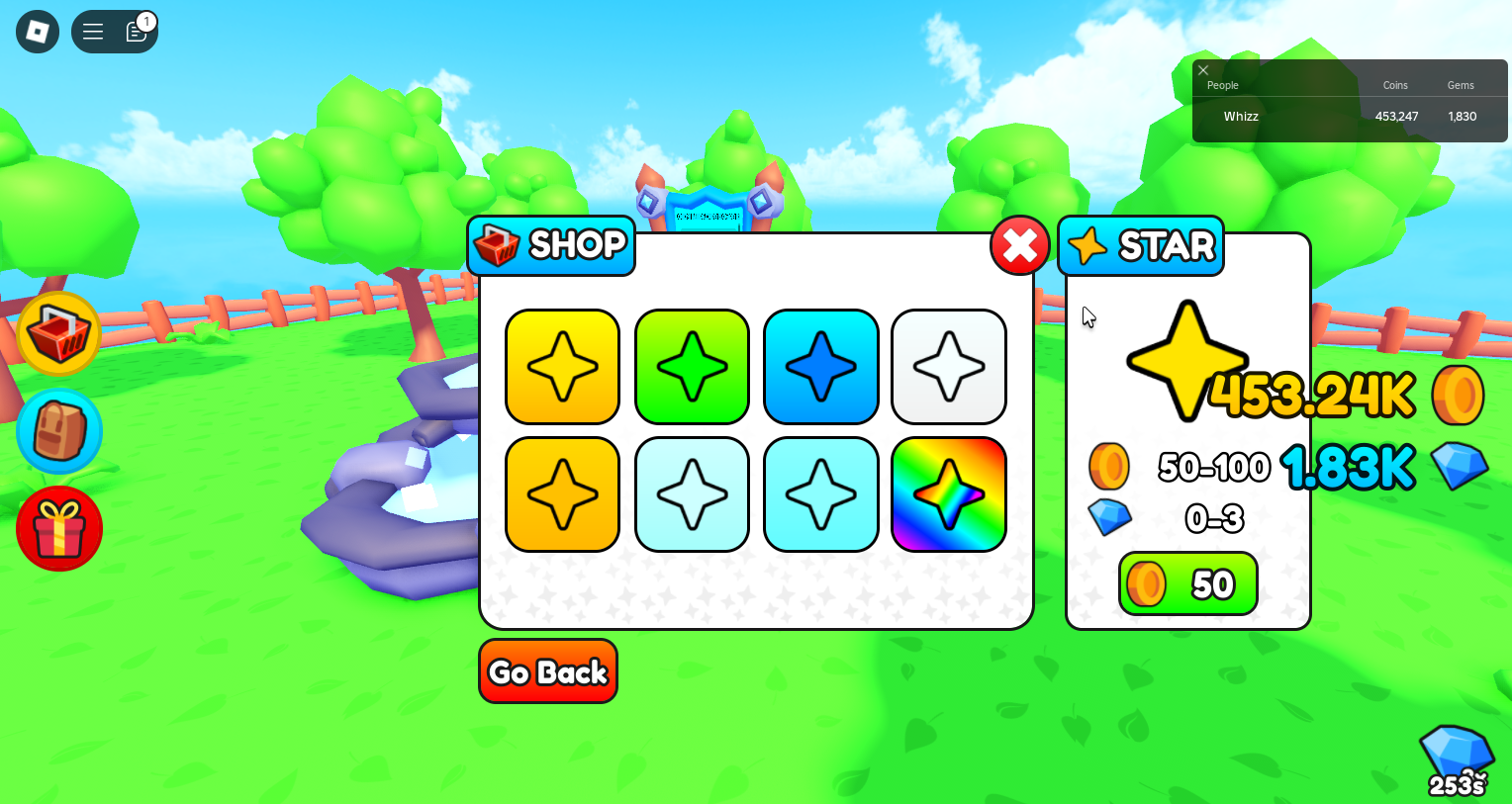1512x804 pixels.
Task: Switch to the SHOP panel header
Action: coord(551,245)
